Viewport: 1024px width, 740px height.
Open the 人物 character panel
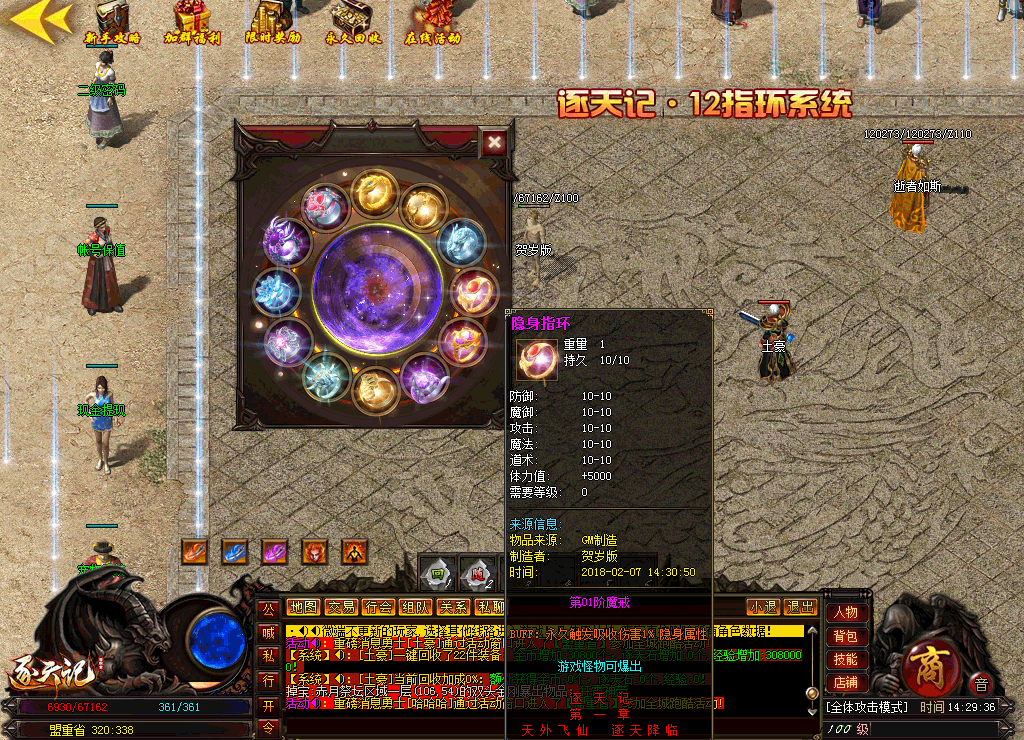[x=845, y=612]
